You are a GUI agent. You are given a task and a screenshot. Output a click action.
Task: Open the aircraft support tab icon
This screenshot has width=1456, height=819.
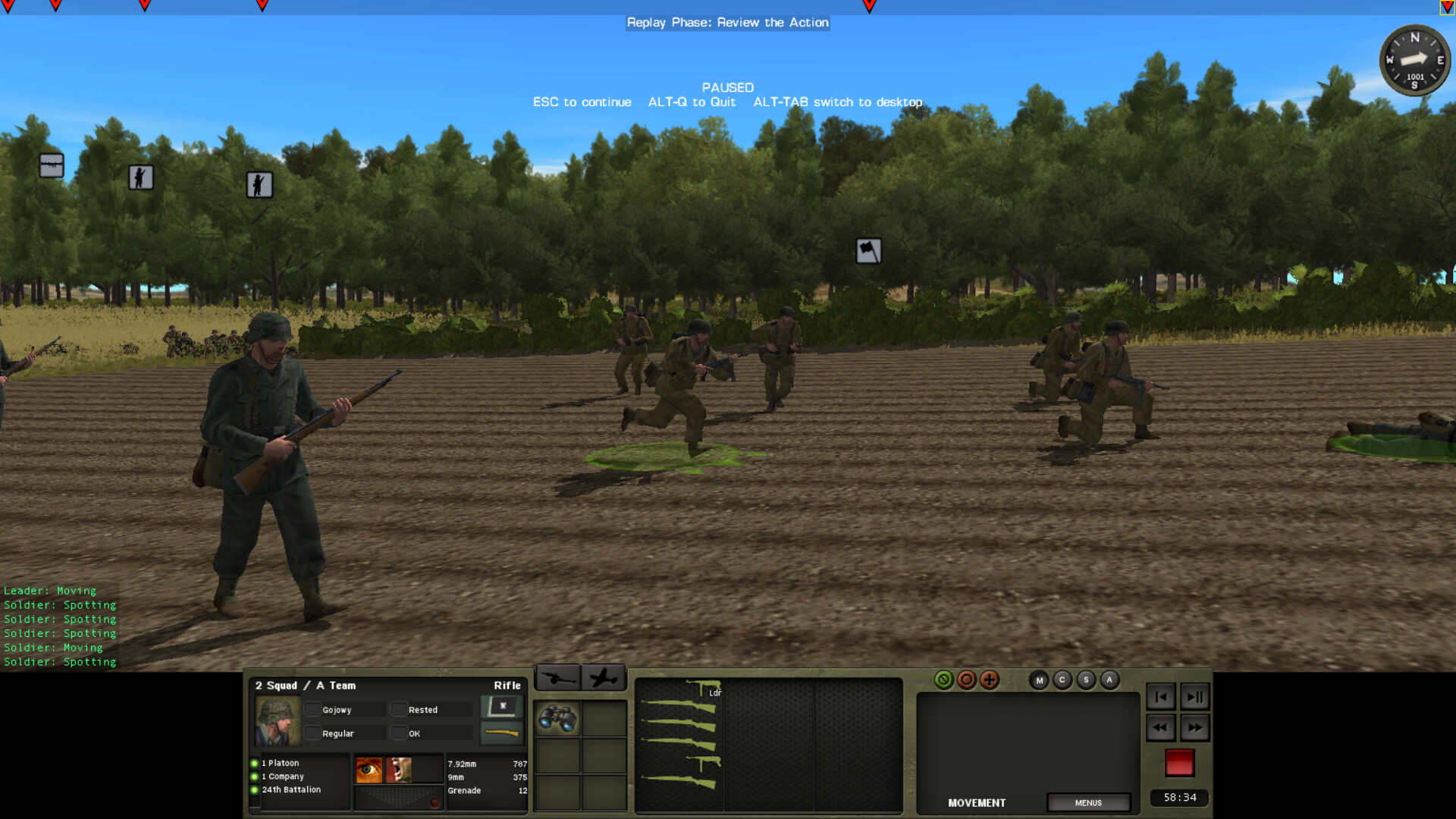point(604,676)
